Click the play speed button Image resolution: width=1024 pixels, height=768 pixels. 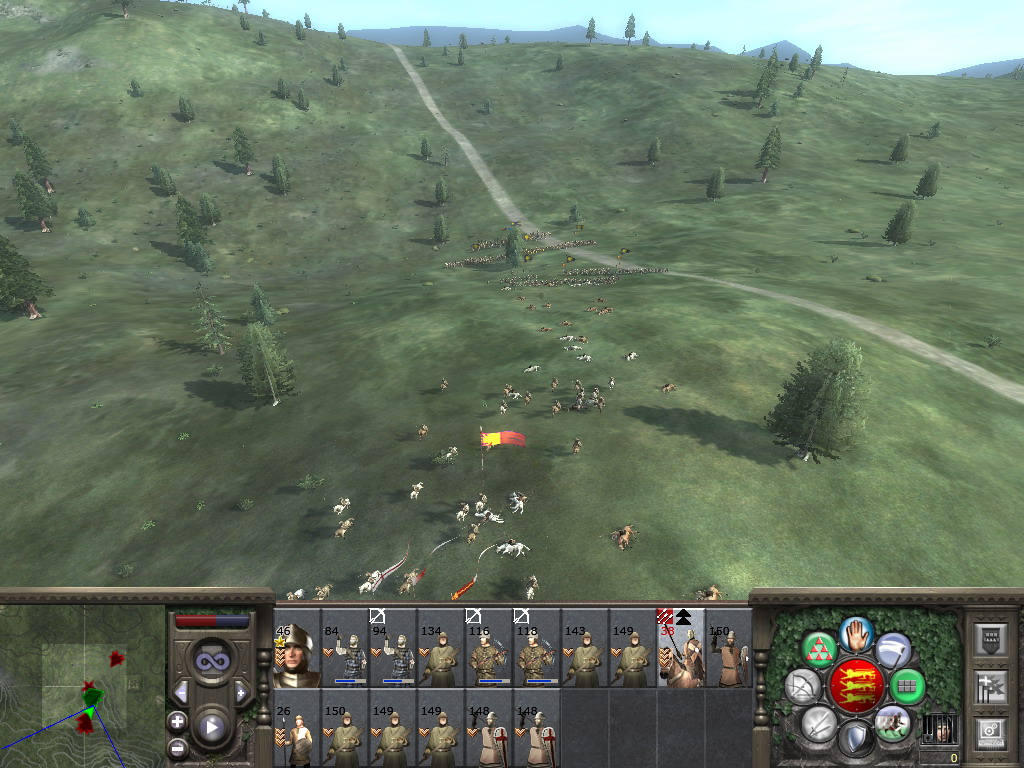click(x=211, y=727)
